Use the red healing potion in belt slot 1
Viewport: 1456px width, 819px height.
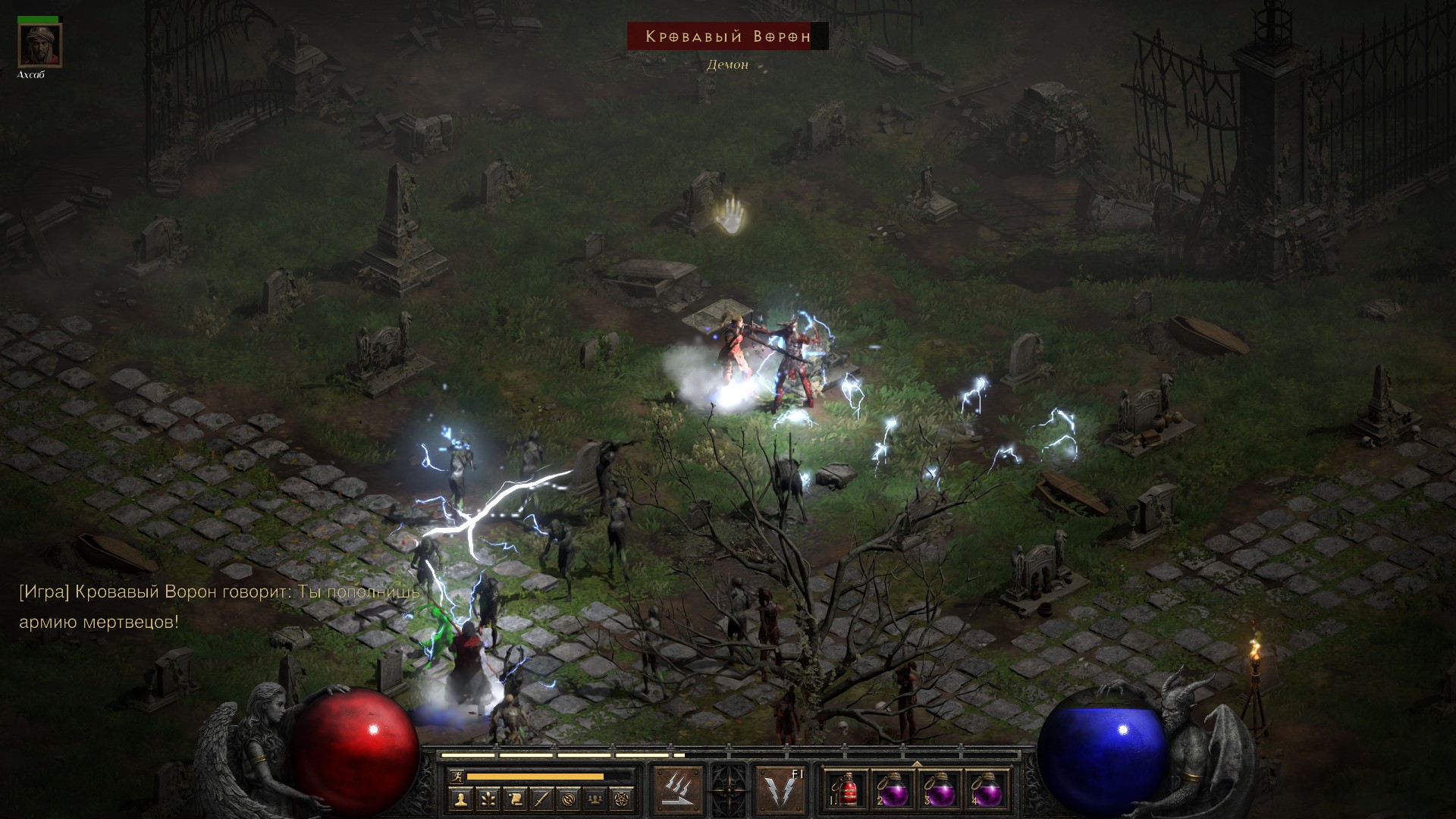847,792
